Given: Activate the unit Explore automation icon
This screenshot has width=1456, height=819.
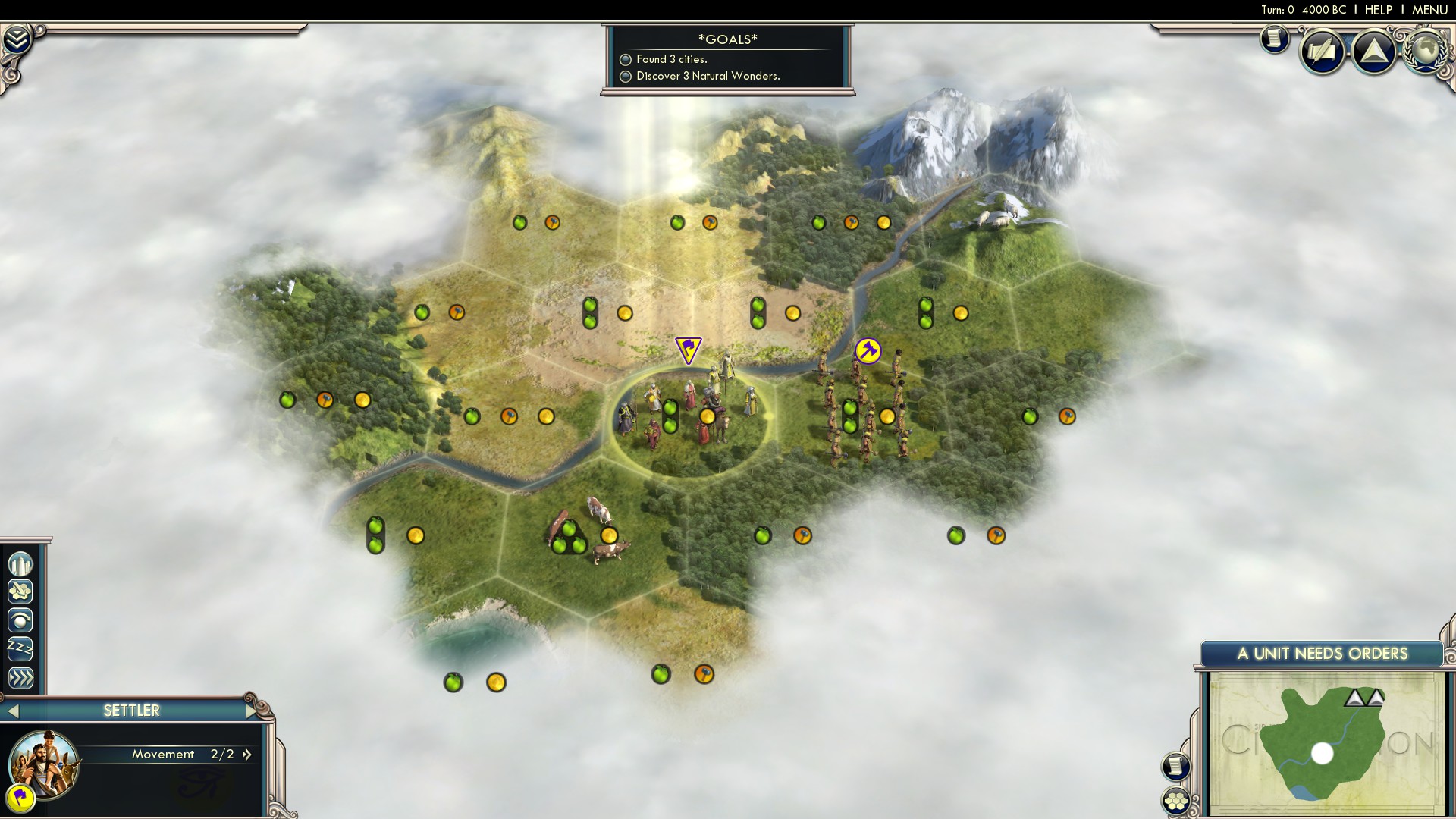Looking at the screenshot, I should click(x=20, y=620).
